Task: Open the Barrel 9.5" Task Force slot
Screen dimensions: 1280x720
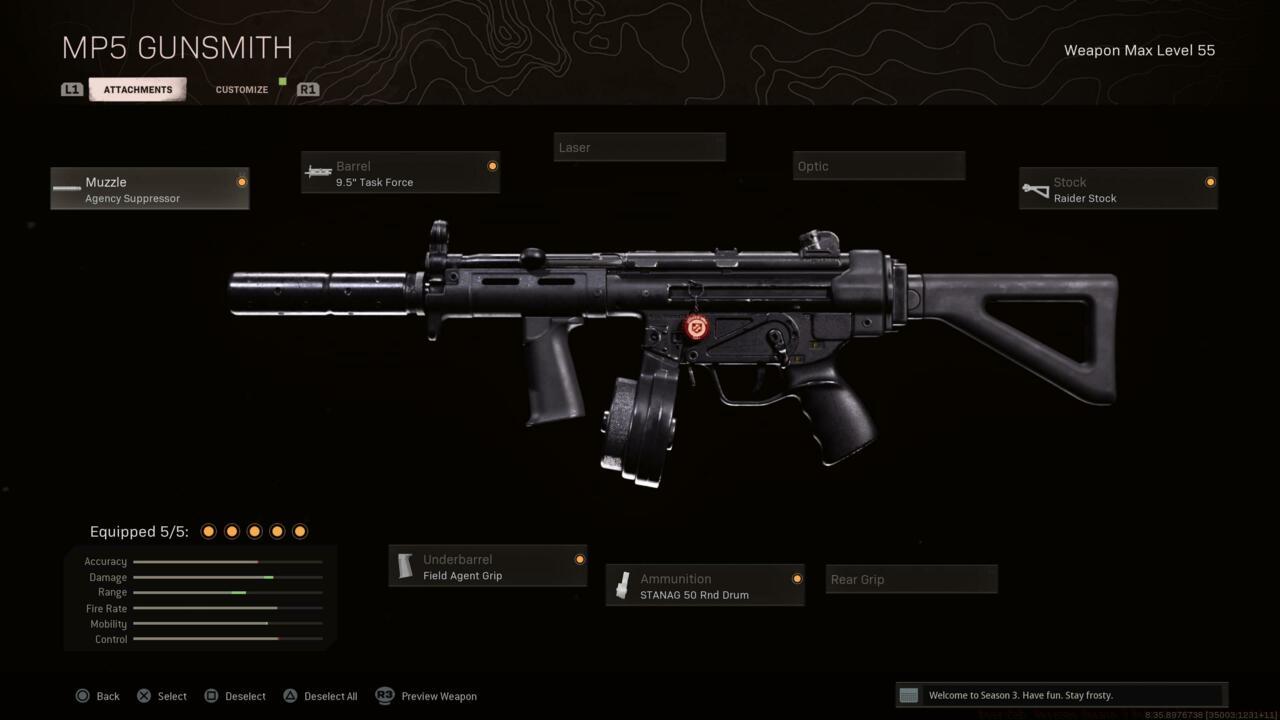Action: coord(400,173)
